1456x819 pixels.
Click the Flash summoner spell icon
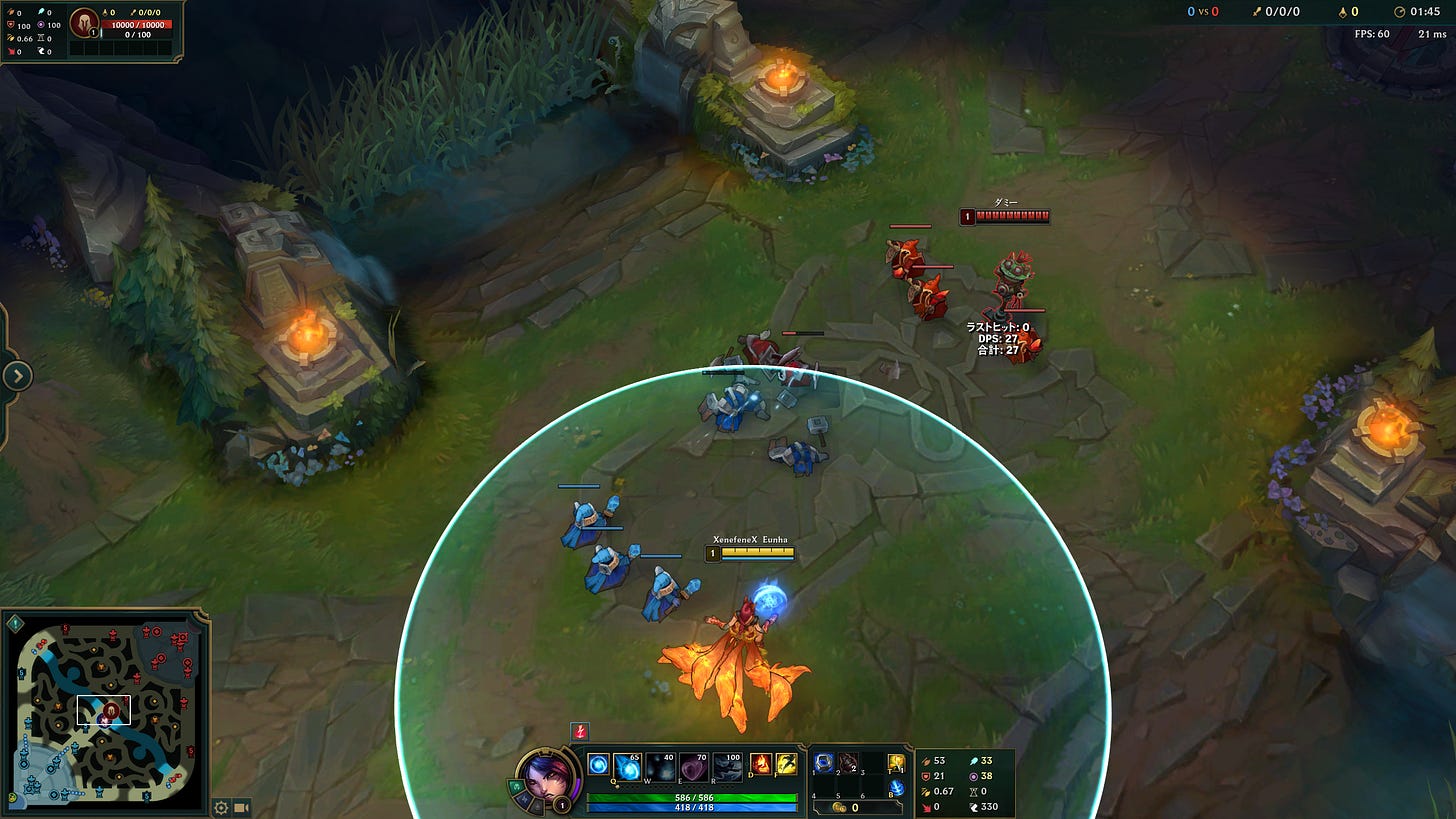click(x=786, y=765)
